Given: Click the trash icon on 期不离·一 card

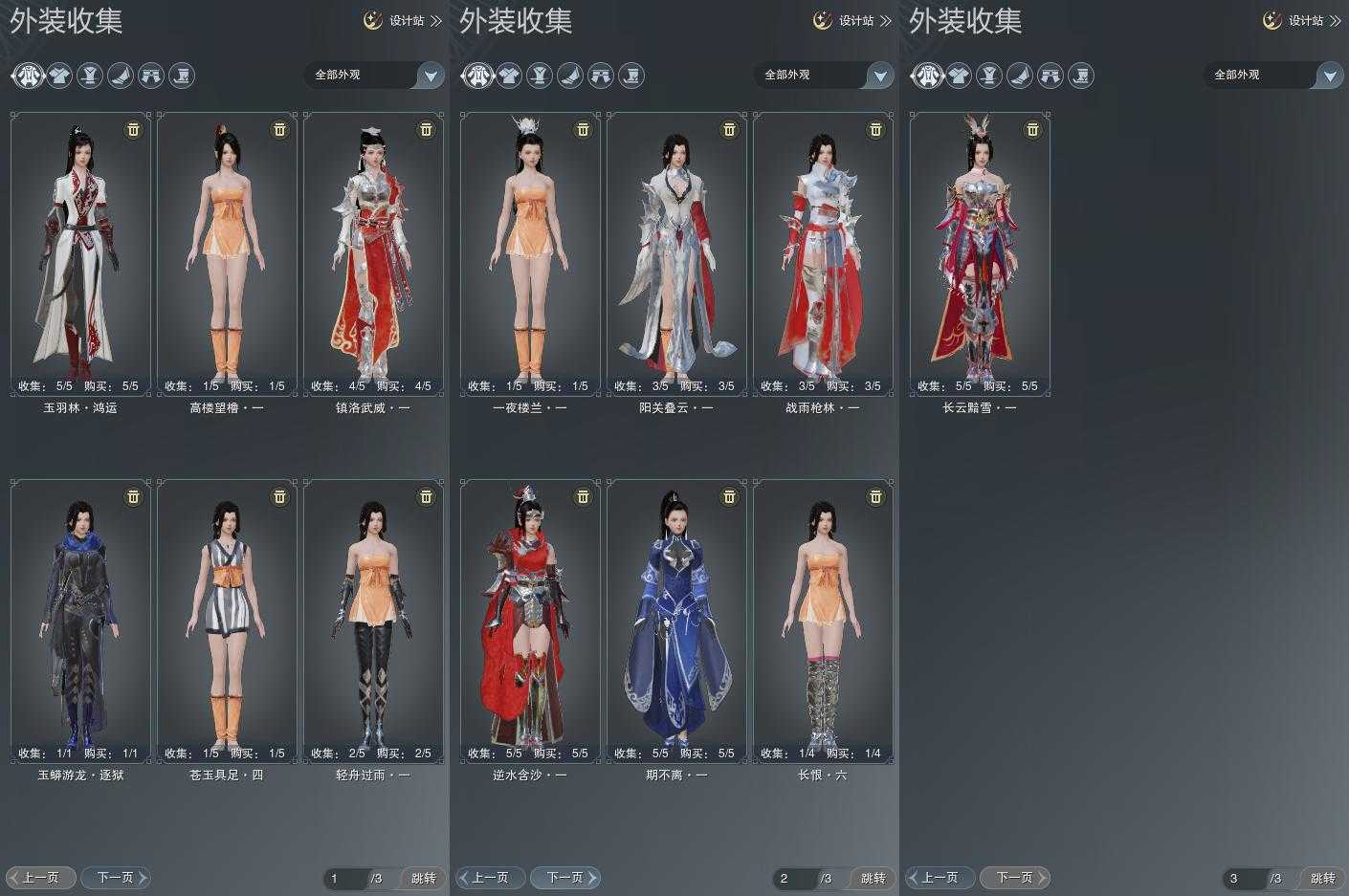Looking at the screenshot, I should pos(729,496).
